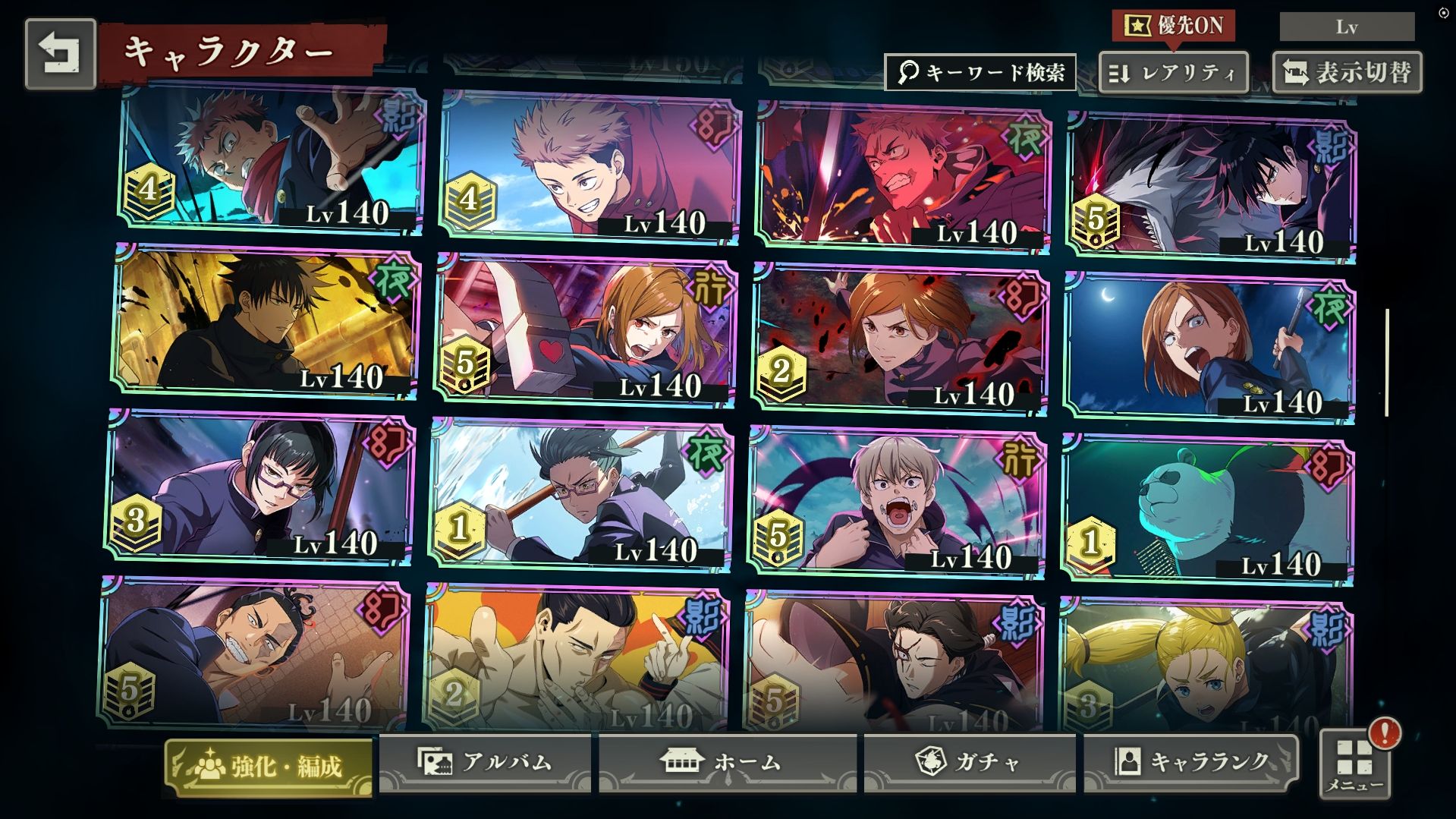Switch to the アルバム album tab
The height and width of the screenshot is (819, 1456).
[x=485, y=762]
